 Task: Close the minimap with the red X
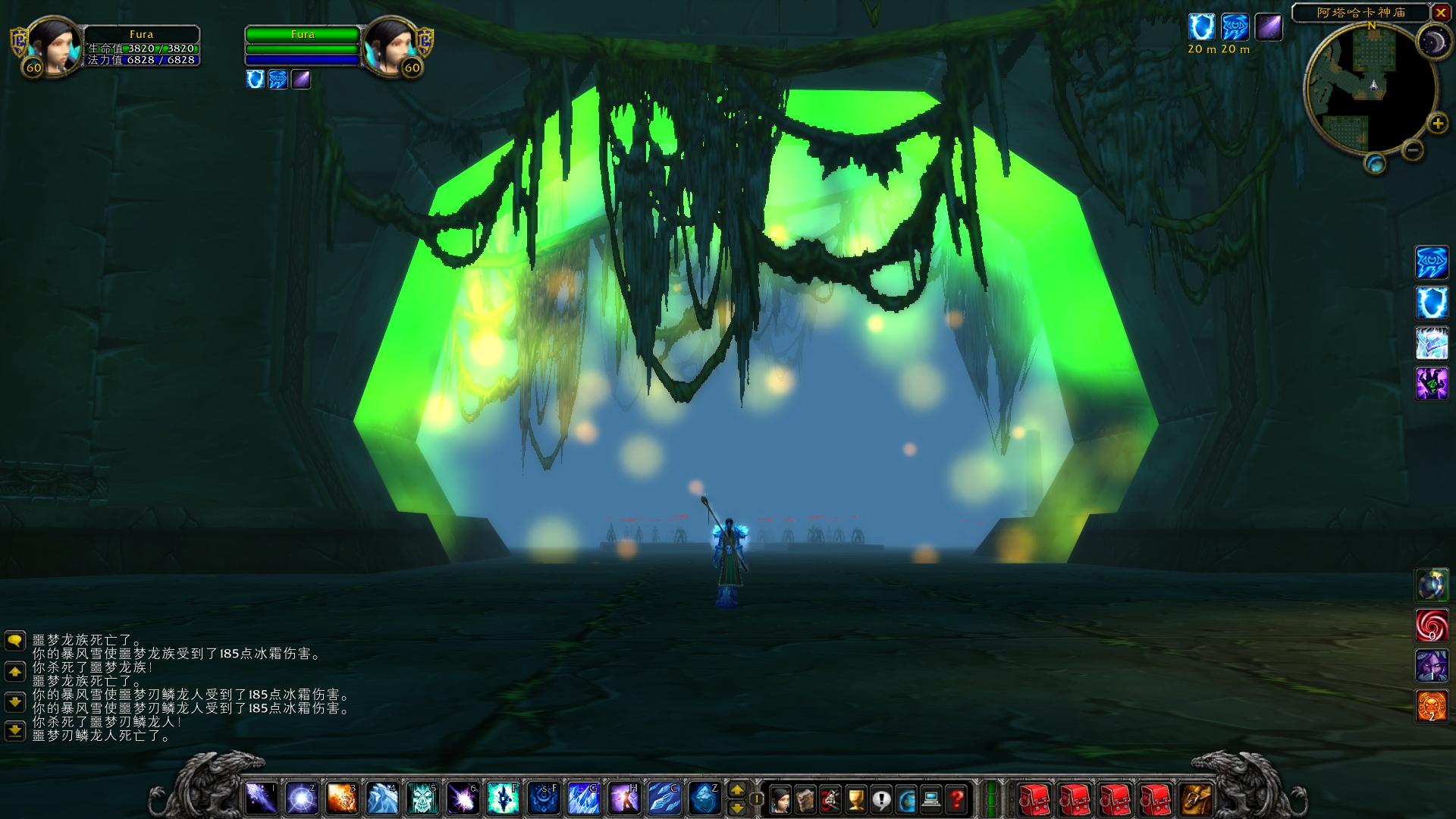click(x=1441, y=13)
